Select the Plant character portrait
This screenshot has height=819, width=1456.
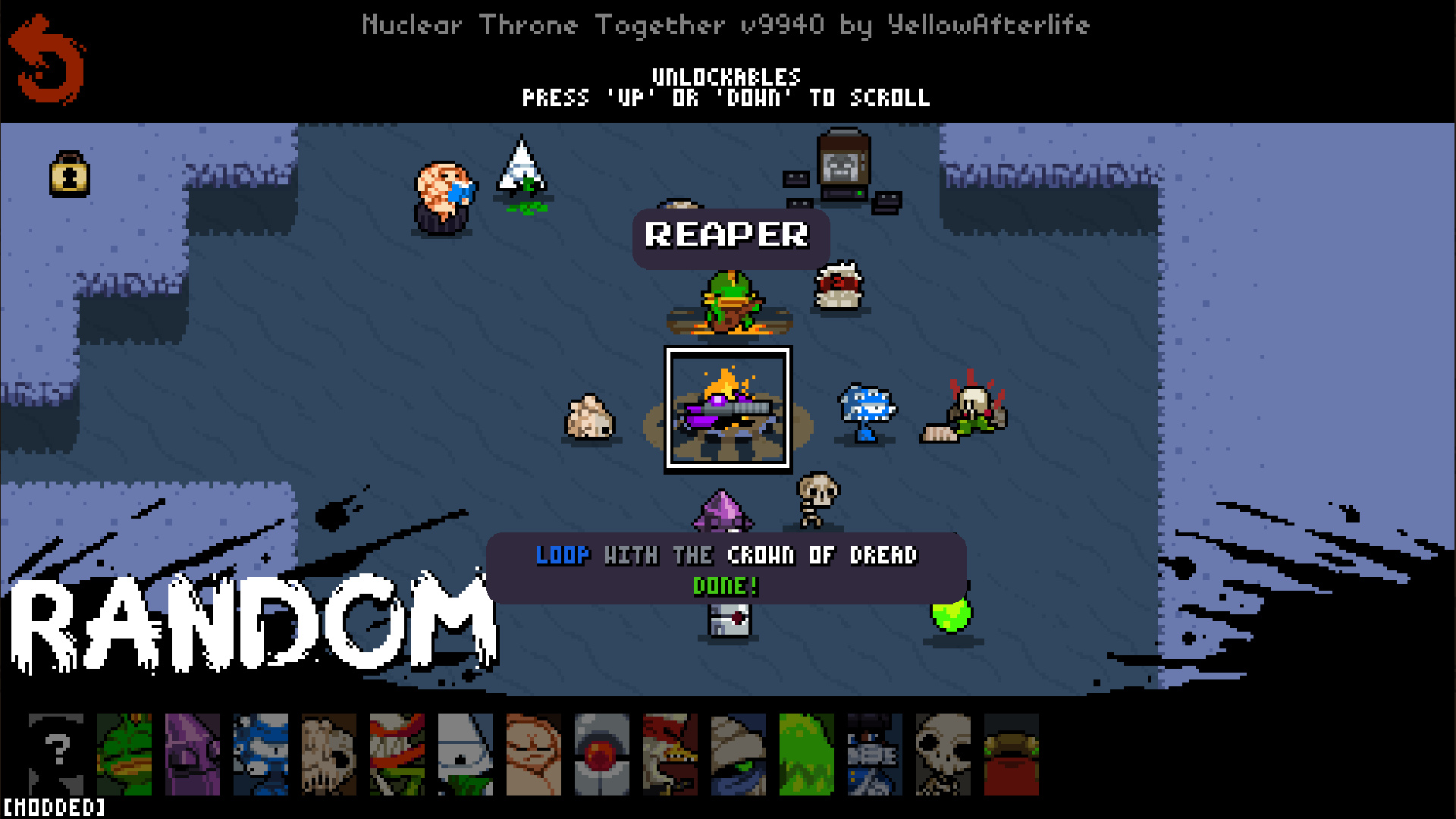pos(397,754)
